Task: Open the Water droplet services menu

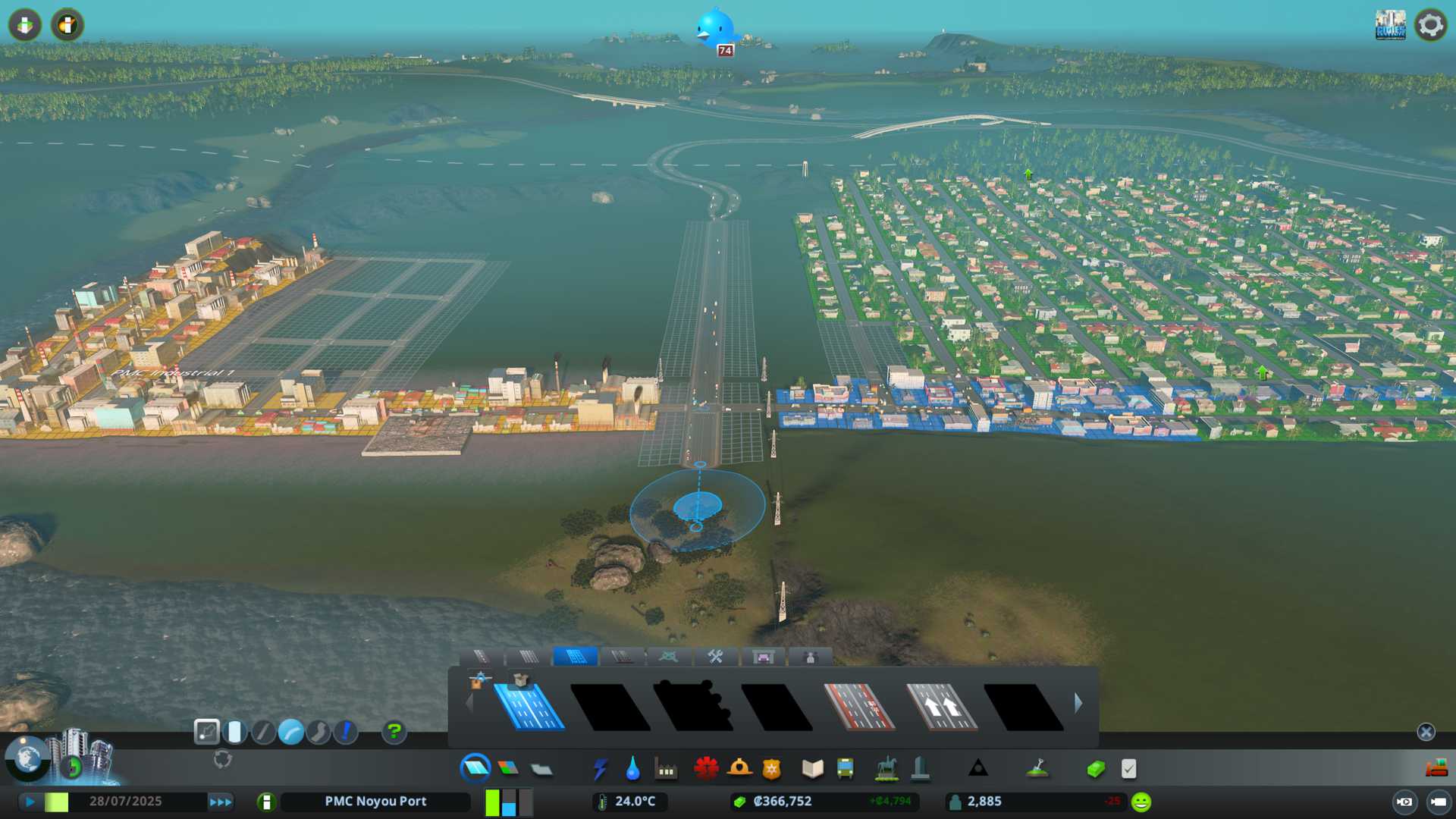Action: click(632, 769)
